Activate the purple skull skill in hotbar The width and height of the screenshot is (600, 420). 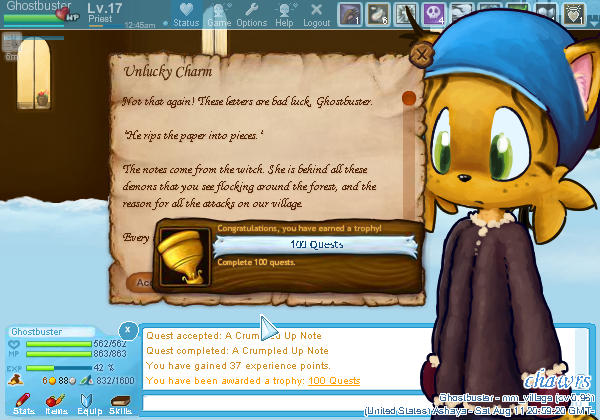[434, 14]
